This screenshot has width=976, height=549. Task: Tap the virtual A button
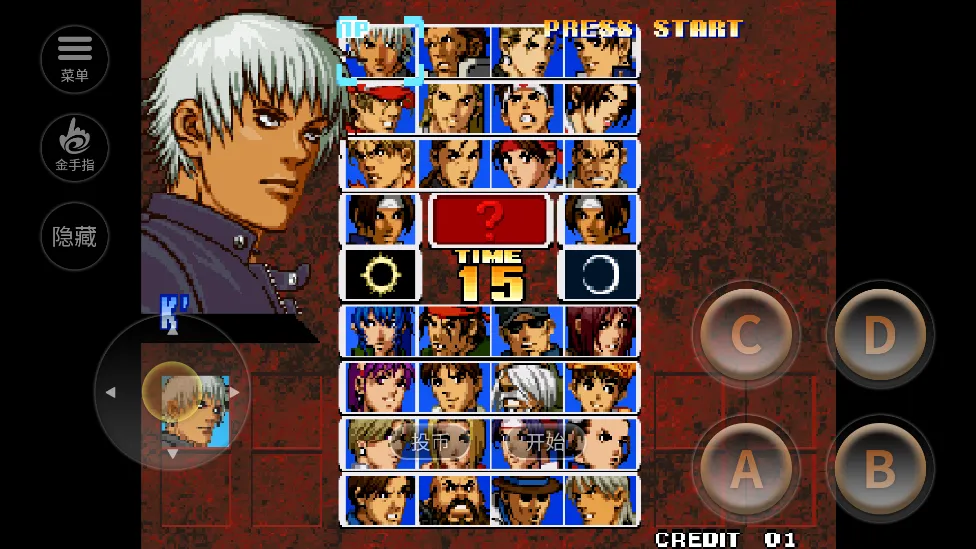[x=746, y=467]
